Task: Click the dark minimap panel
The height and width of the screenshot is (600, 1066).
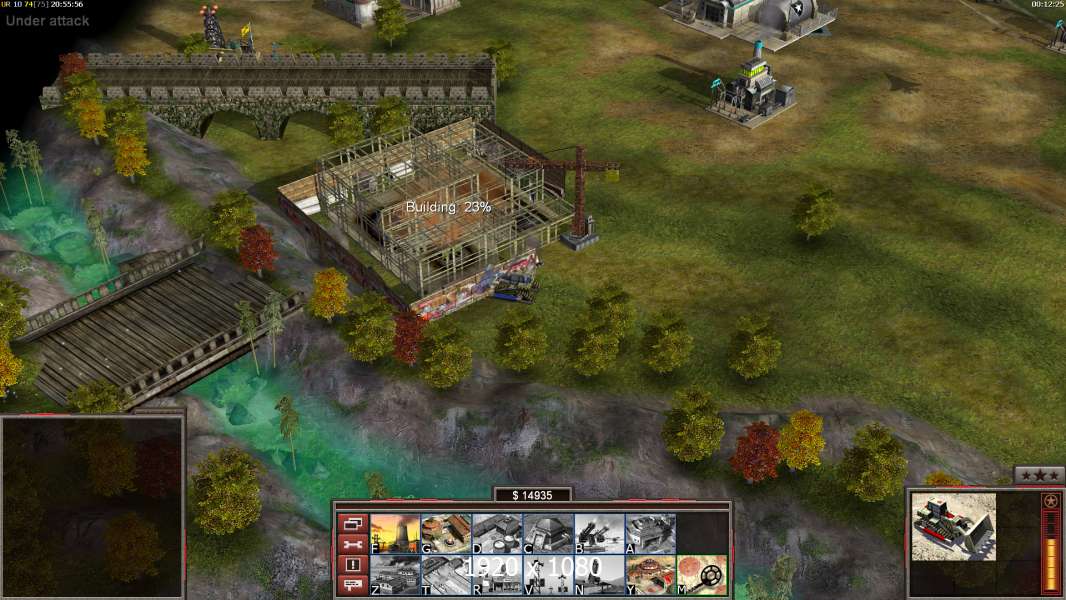Action: pyautogui.click(x=92, y=507)
